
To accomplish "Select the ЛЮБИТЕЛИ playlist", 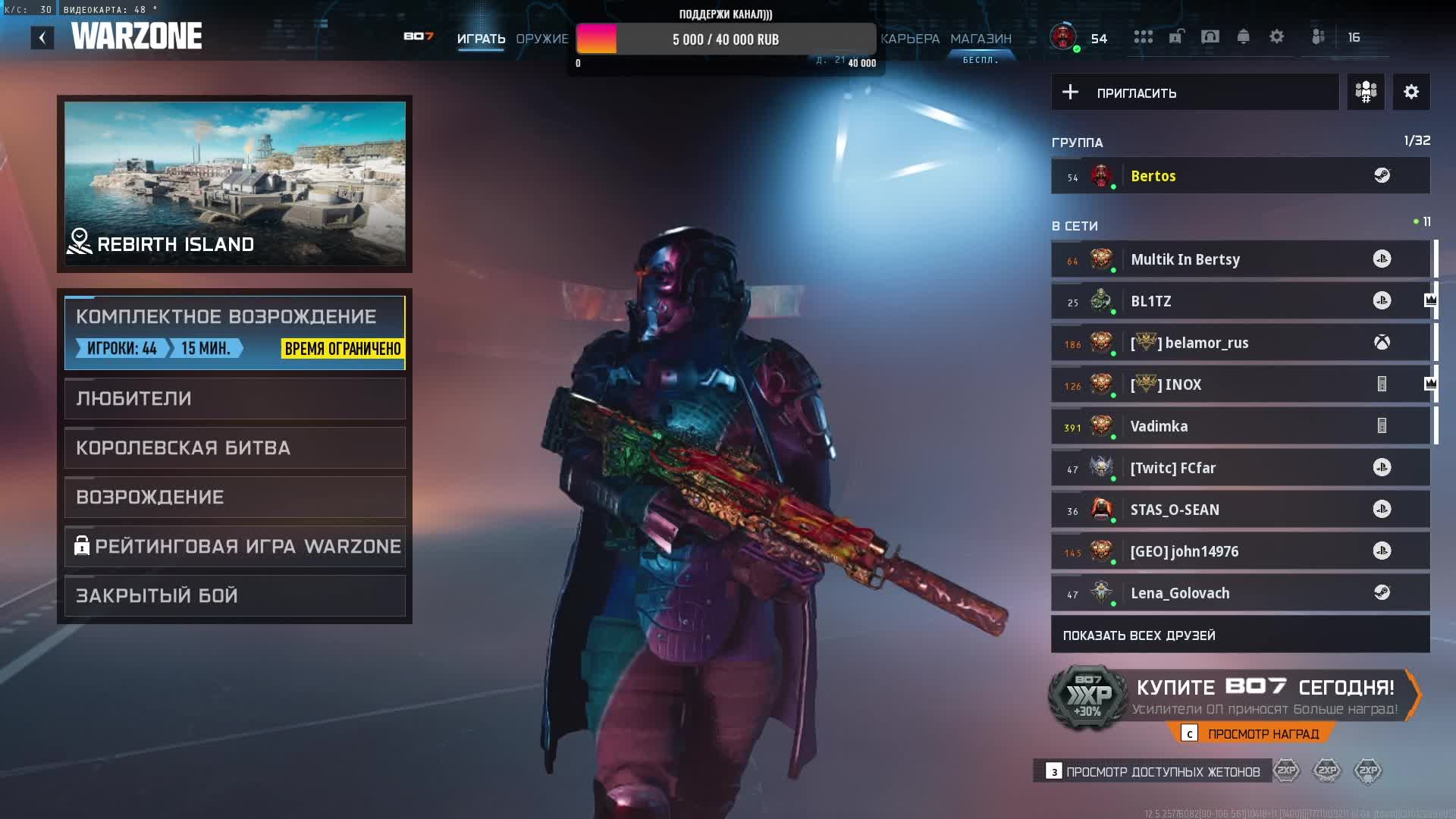I will click(234, 398).
